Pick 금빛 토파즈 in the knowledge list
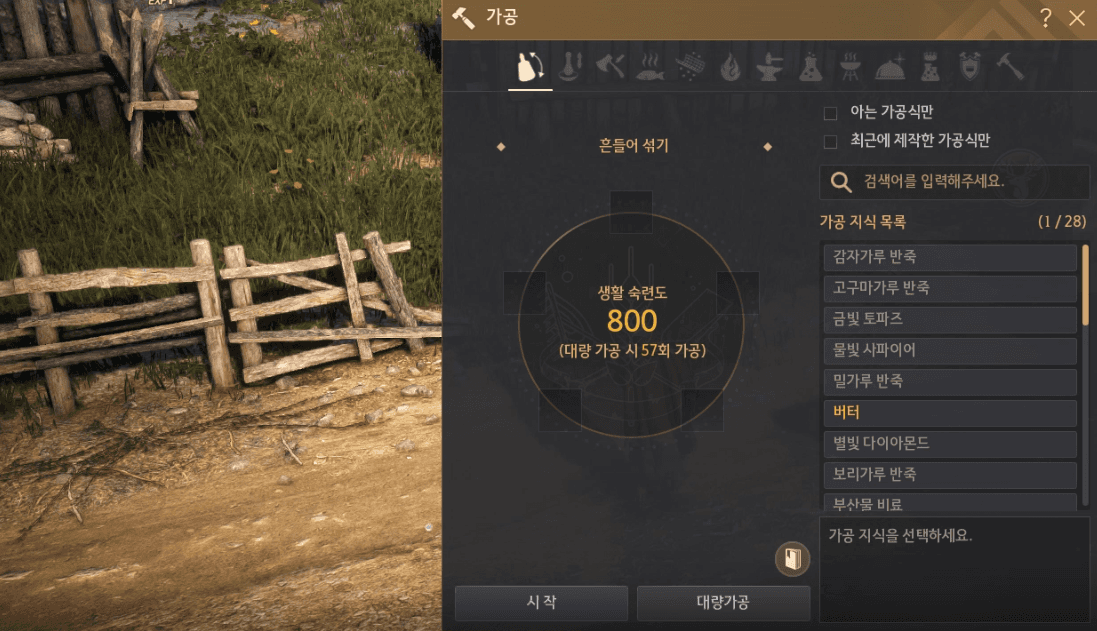The height and width of the screenshot is (631, 1097). [x=949, y=319]
